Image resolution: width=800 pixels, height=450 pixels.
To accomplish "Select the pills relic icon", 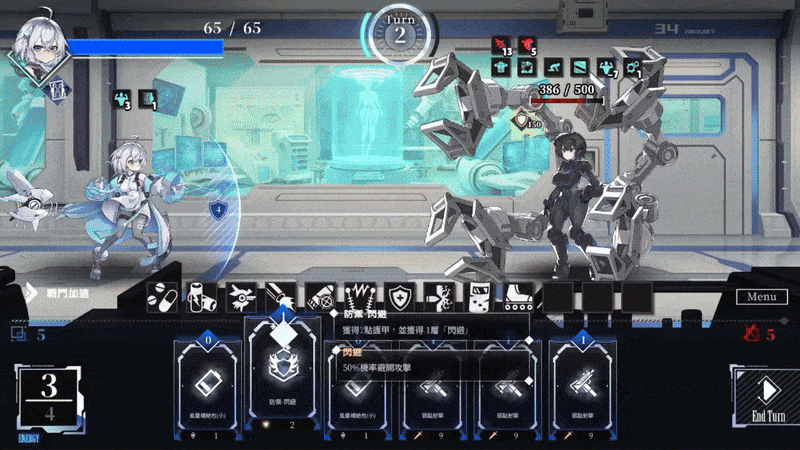I will (165, 296).
